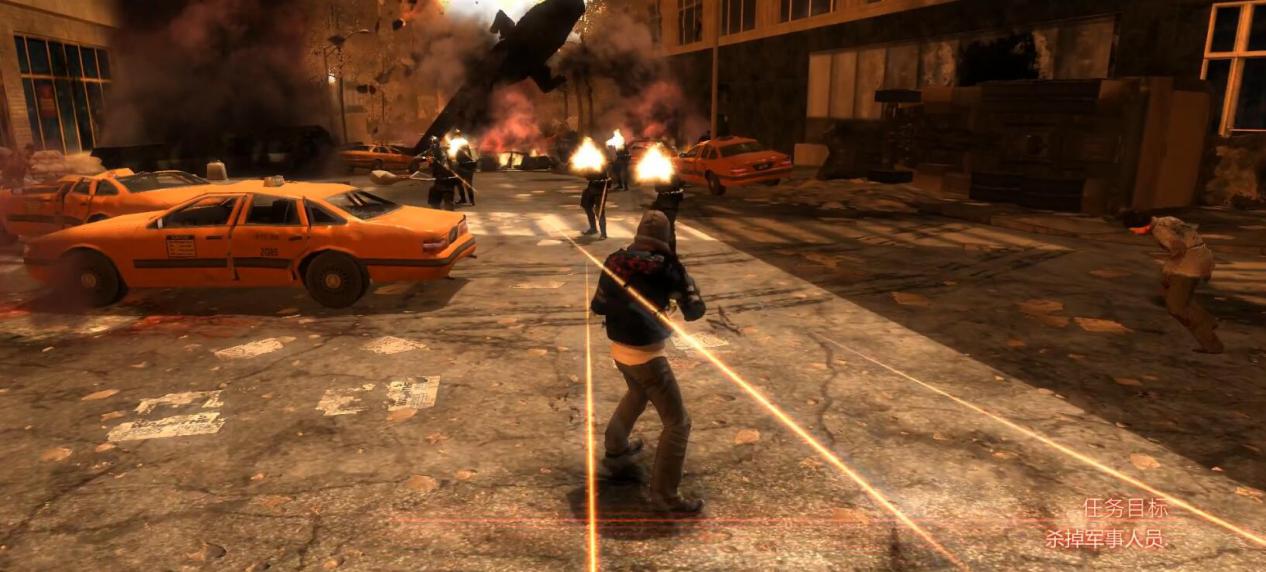Select the 杀掉军事人员 objective entry
Viewport: 1266px width, 572px height.
[1105, 539]
